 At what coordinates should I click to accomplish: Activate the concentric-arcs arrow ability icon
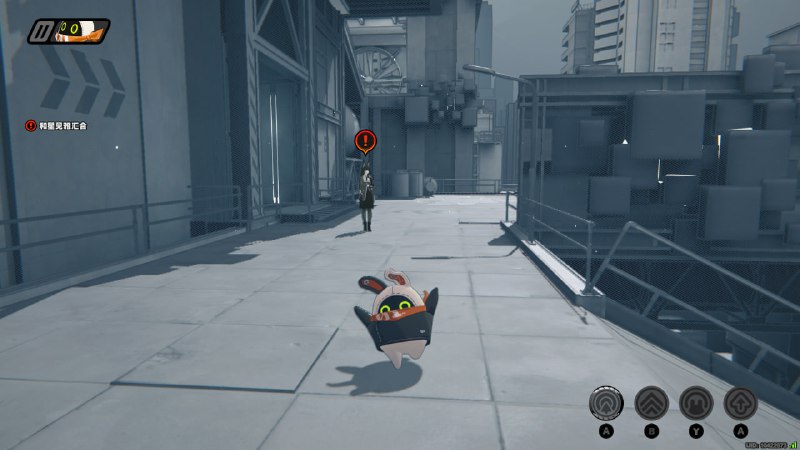coord(604,403)
